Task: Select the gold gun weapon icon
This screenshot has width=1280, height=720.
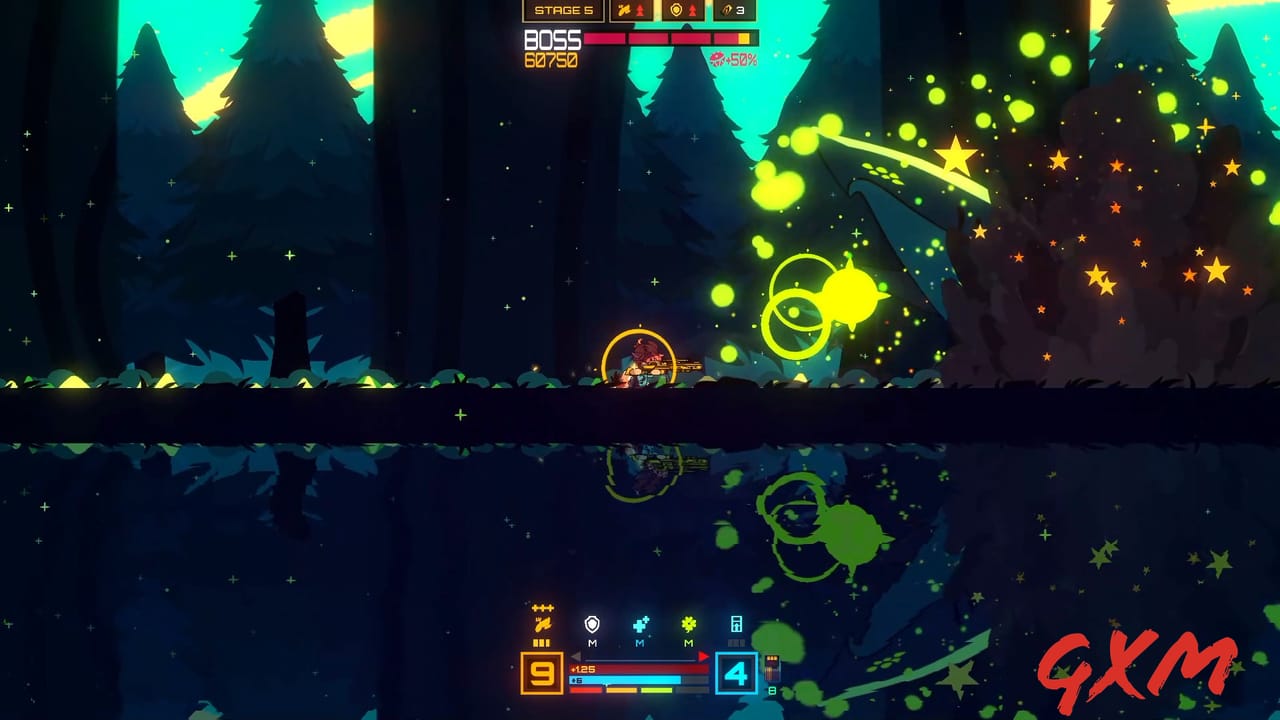Action: 544,623
